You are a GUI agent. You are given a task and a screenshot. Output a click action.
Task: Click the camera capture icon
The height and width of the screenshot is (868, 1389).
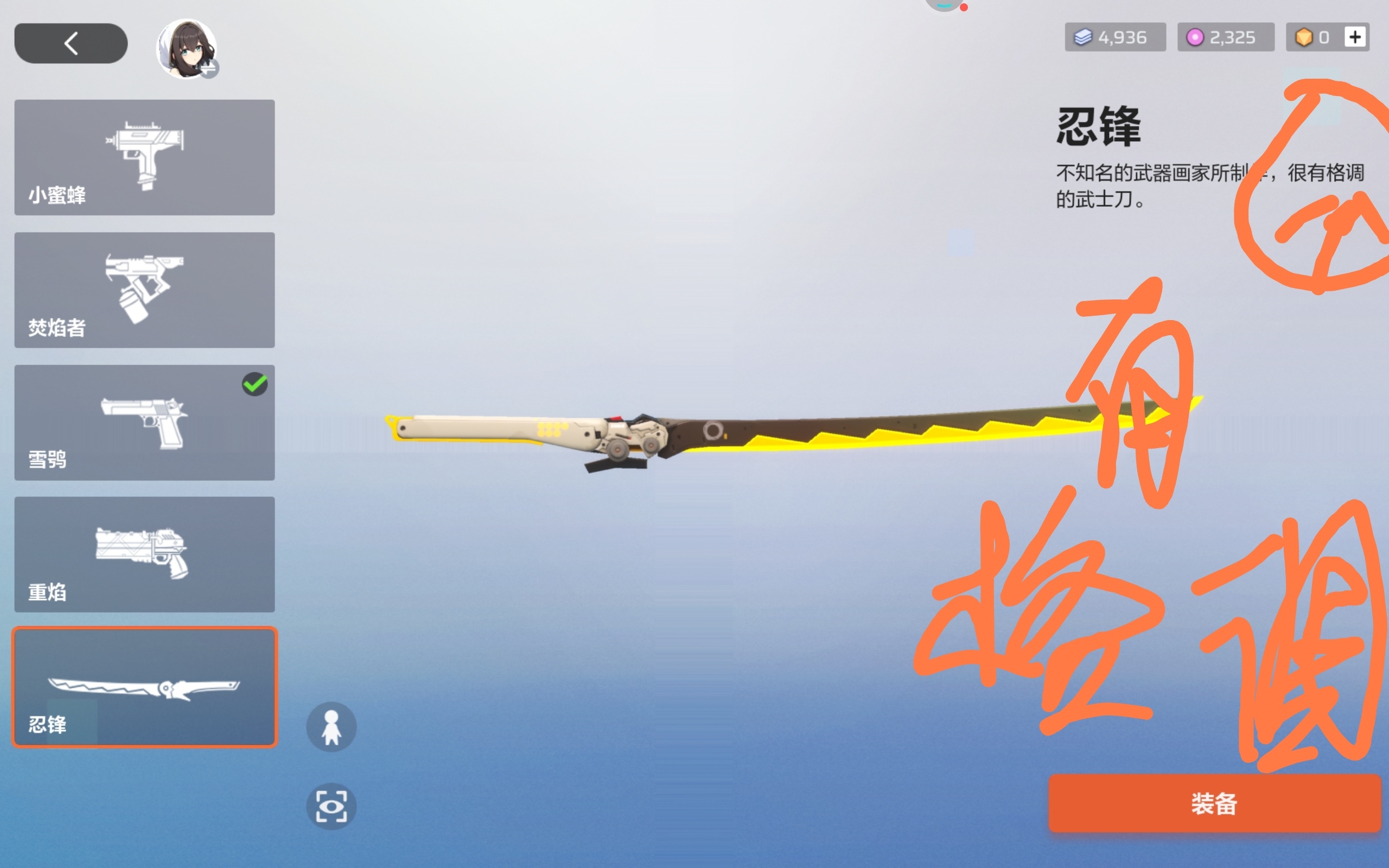tap(331, 806)
